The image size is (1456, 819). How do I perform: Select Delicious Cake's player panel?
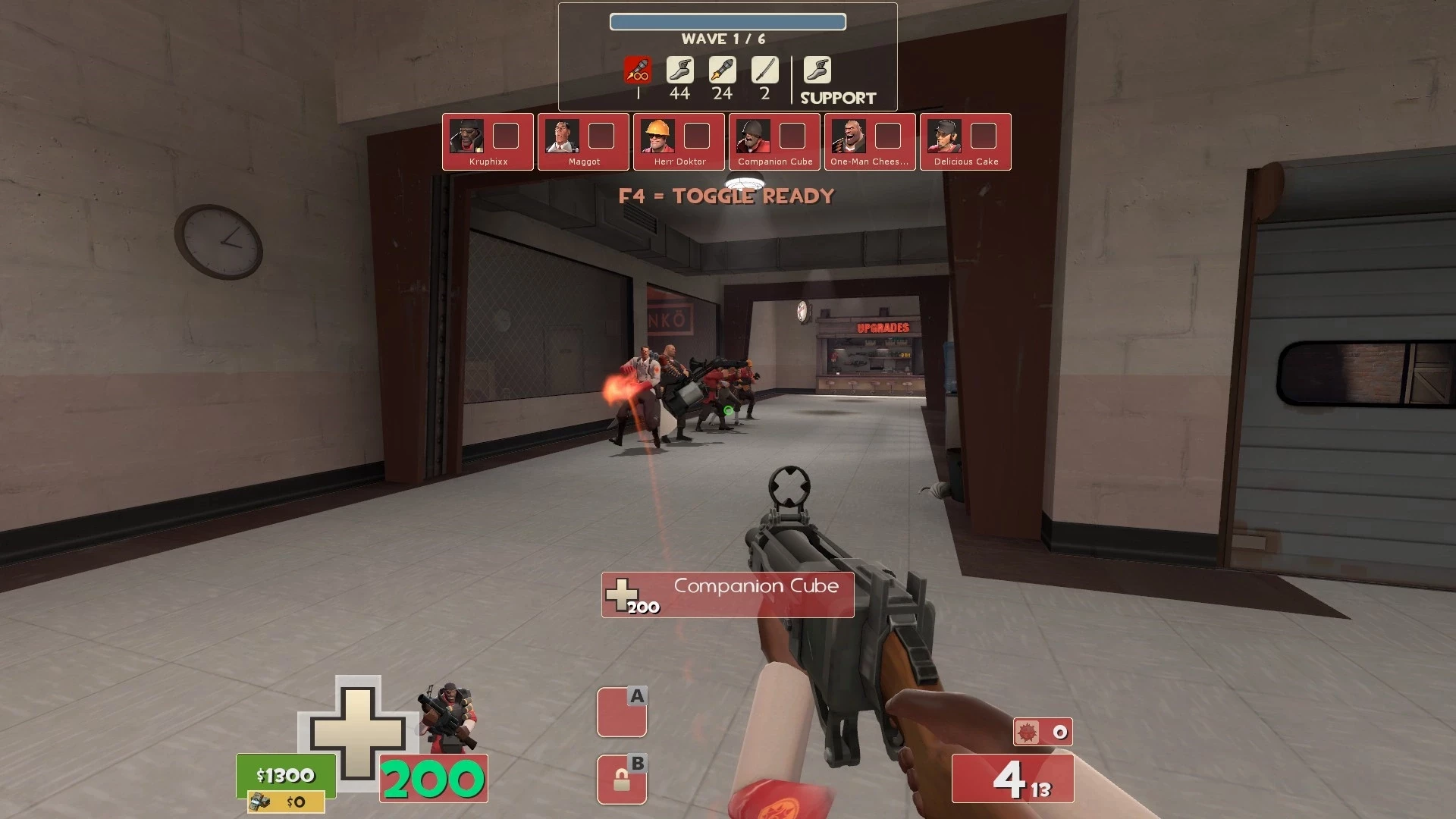(x=965, y=142)
